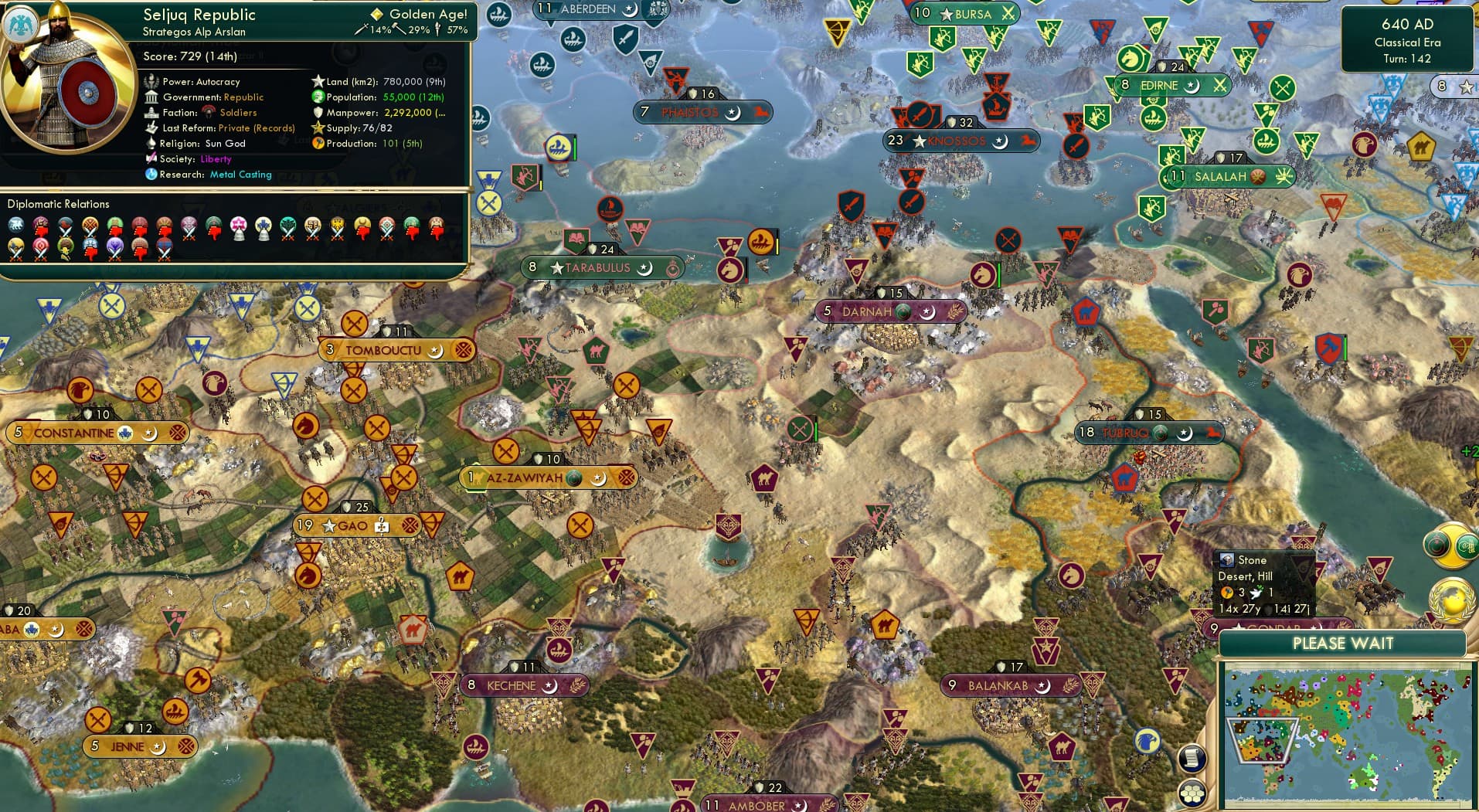The image size is (1479, 812).
Task: Click the Classical Era label in the turn panel
Action: [1408, 42]
